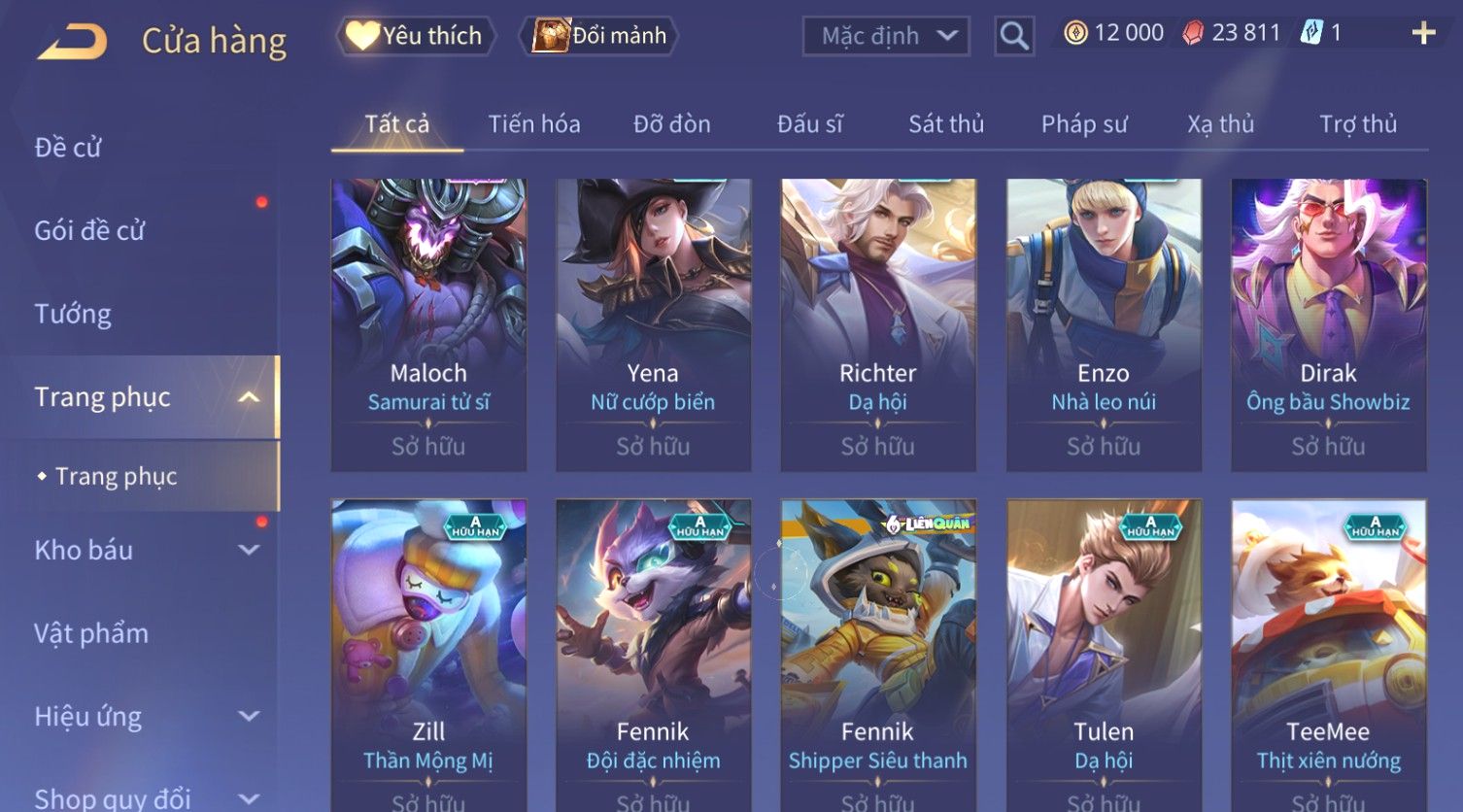The image size is (1463, 812).
Task: Show the Sát thủ category
Action: [x=946, y=124]
